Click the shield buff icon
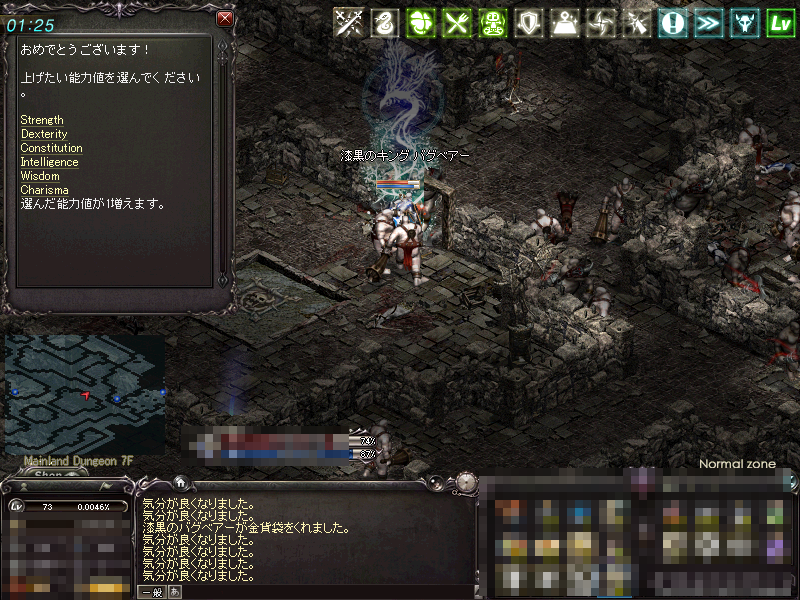 click(x=528, y=23)
